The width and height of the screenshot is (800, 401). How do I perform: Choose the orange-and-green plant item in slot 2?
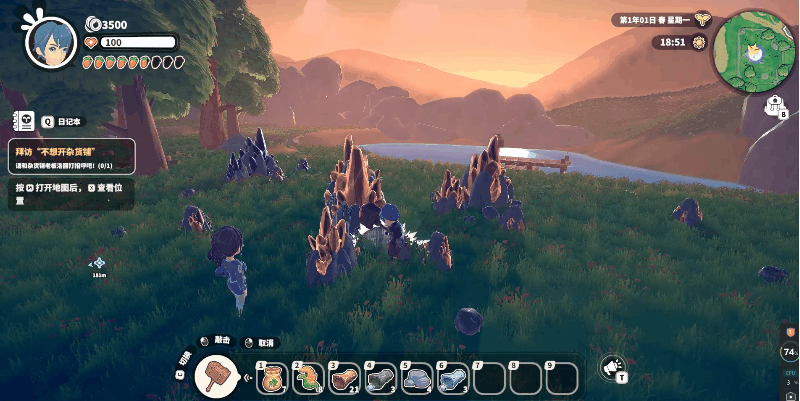310,378
